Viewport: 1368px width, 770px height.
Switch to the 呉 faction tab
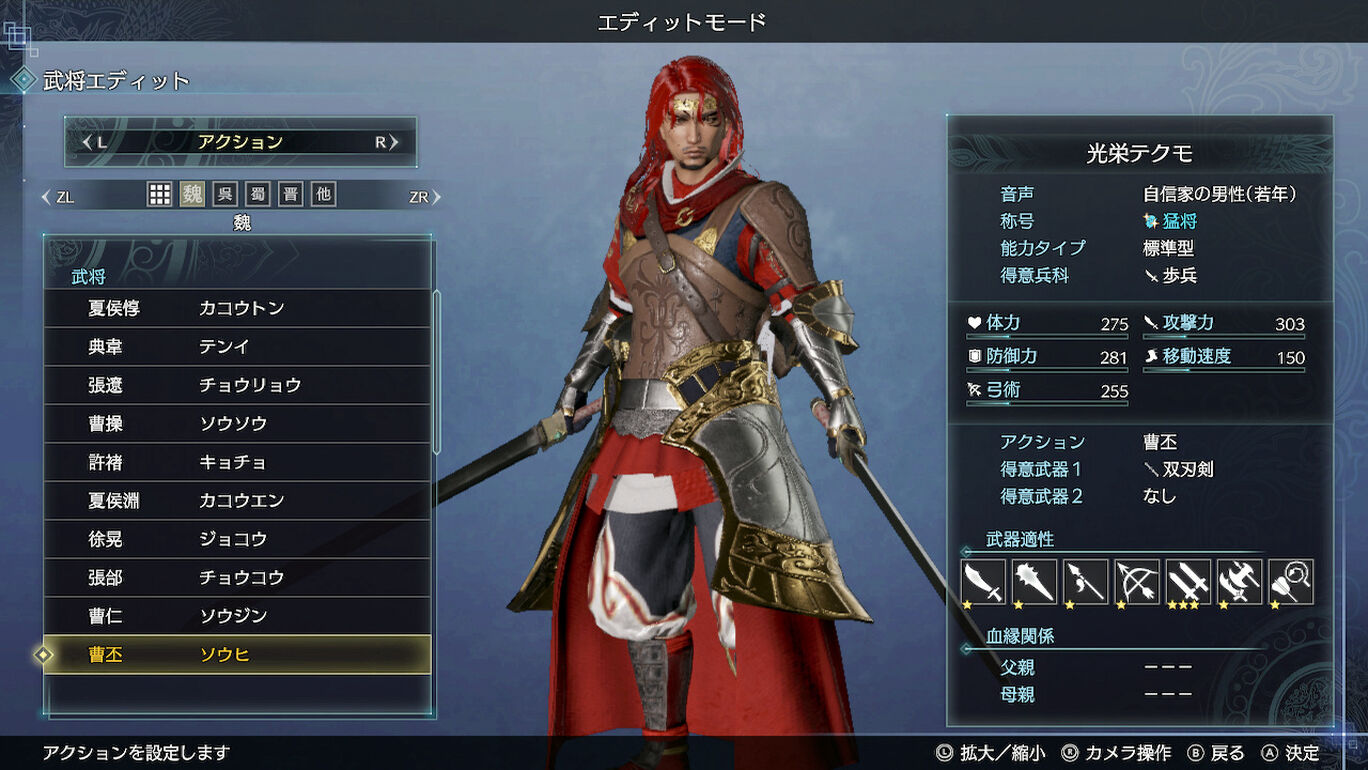225,195
